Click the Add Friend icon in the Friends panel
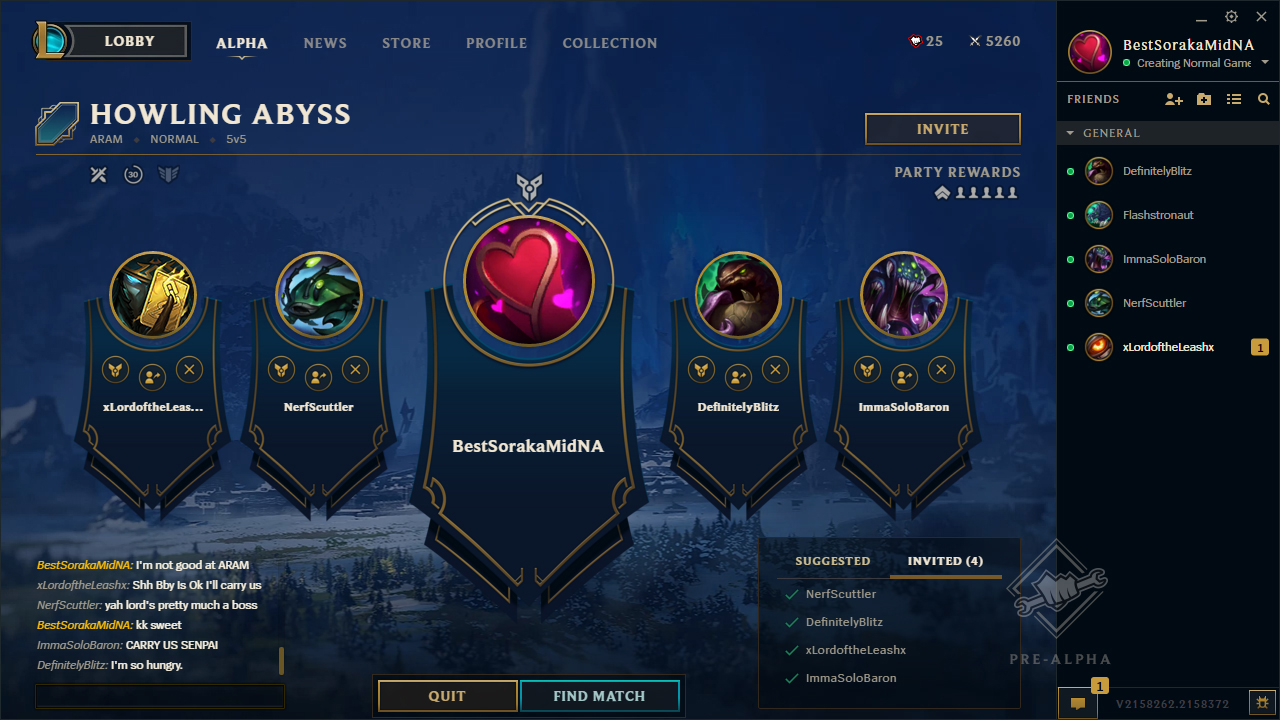The image size is (1280, 720). pyautogui.click(x=1173, y=99)
